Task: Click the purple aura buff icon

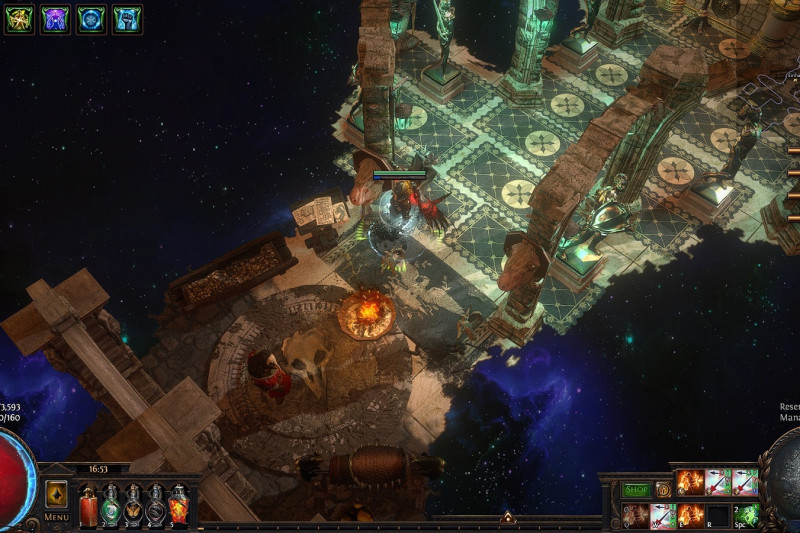Action: tap(54, 18)
